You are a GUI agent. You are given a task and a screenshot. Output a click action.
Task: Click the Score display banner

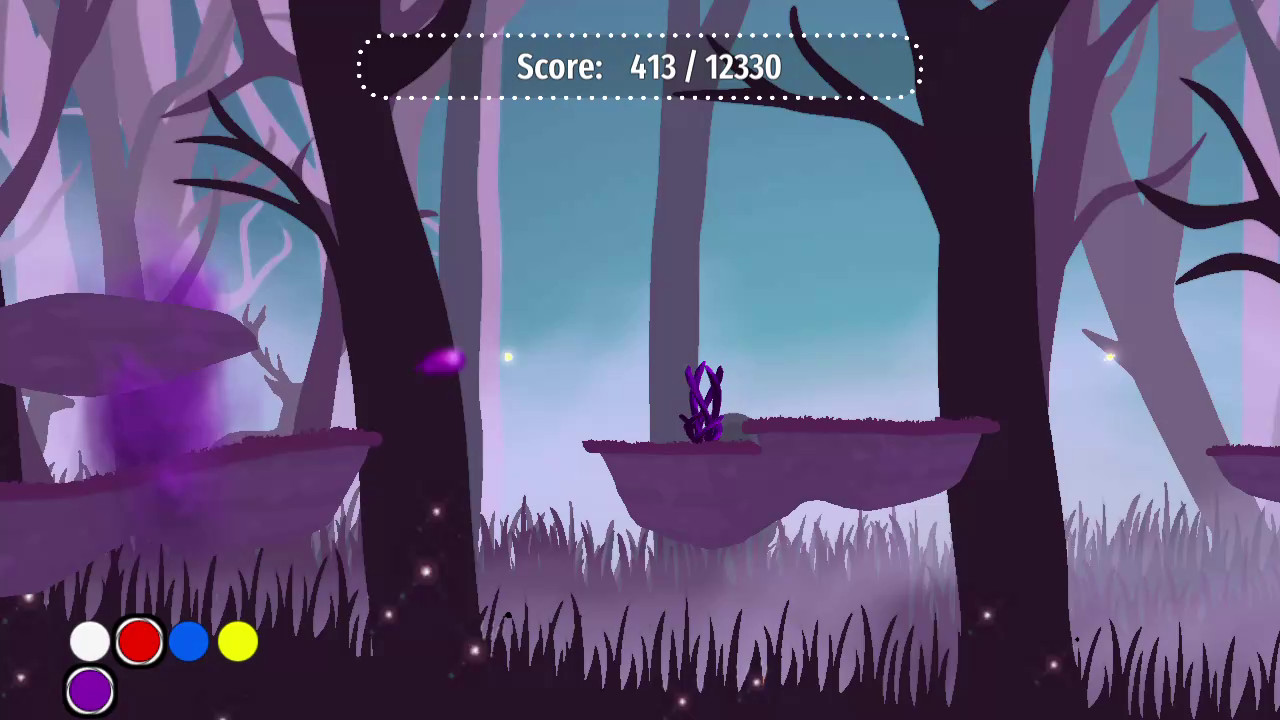640,67
